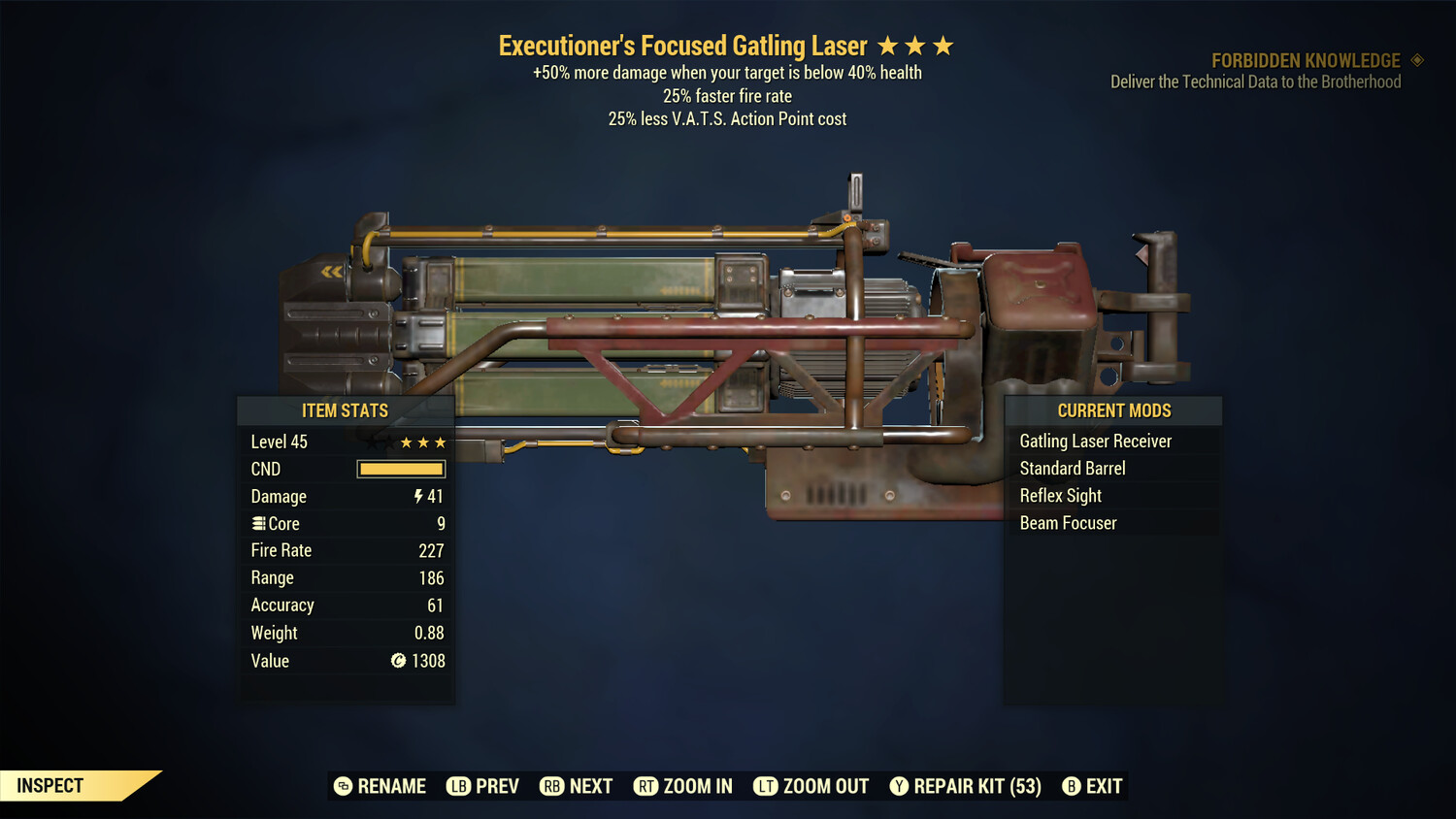Click the first star beside the weapon name
Viewport: 1456px width, 819px height.
[889, 45]
